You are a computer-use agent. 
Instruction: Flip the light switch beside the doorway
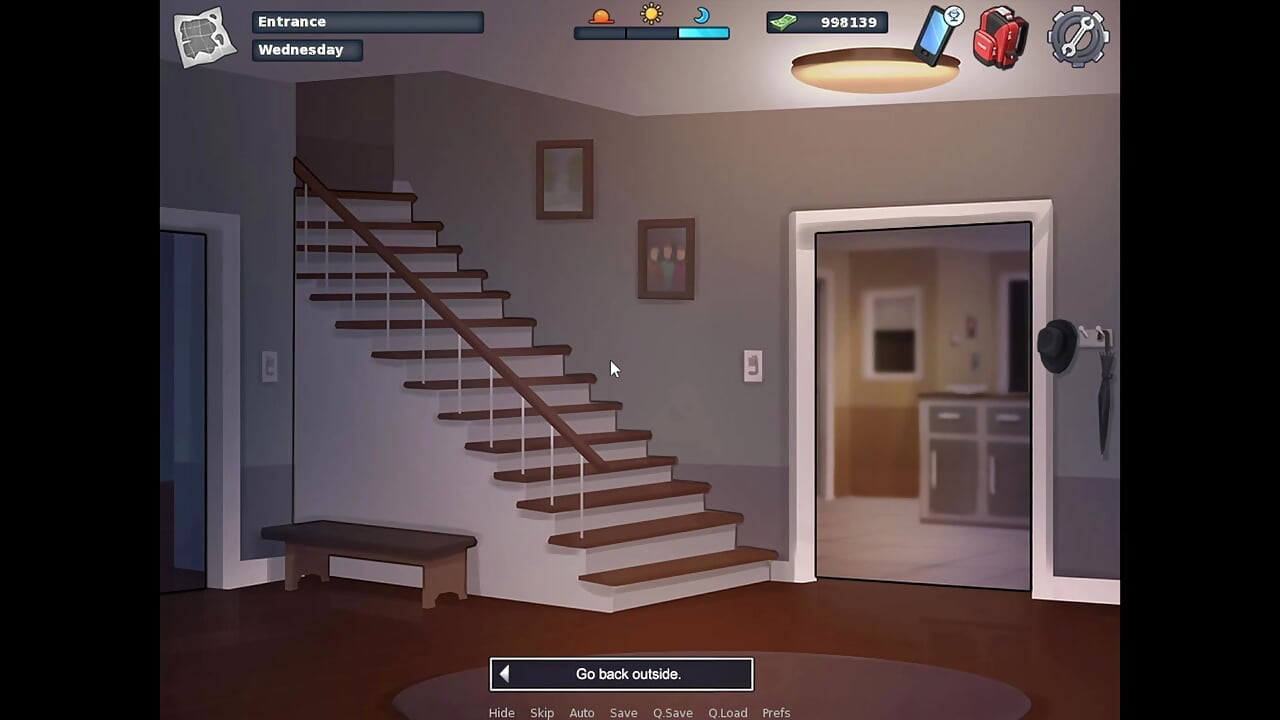point(753,365)
